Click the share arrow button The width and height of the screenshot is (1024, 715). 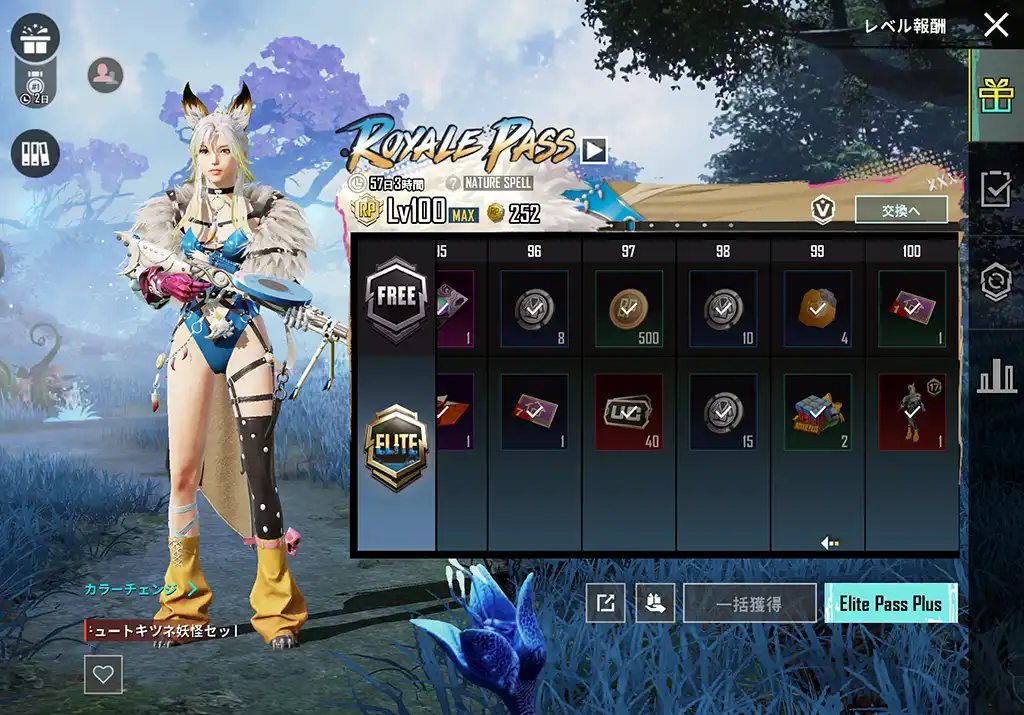pos(606,603)
